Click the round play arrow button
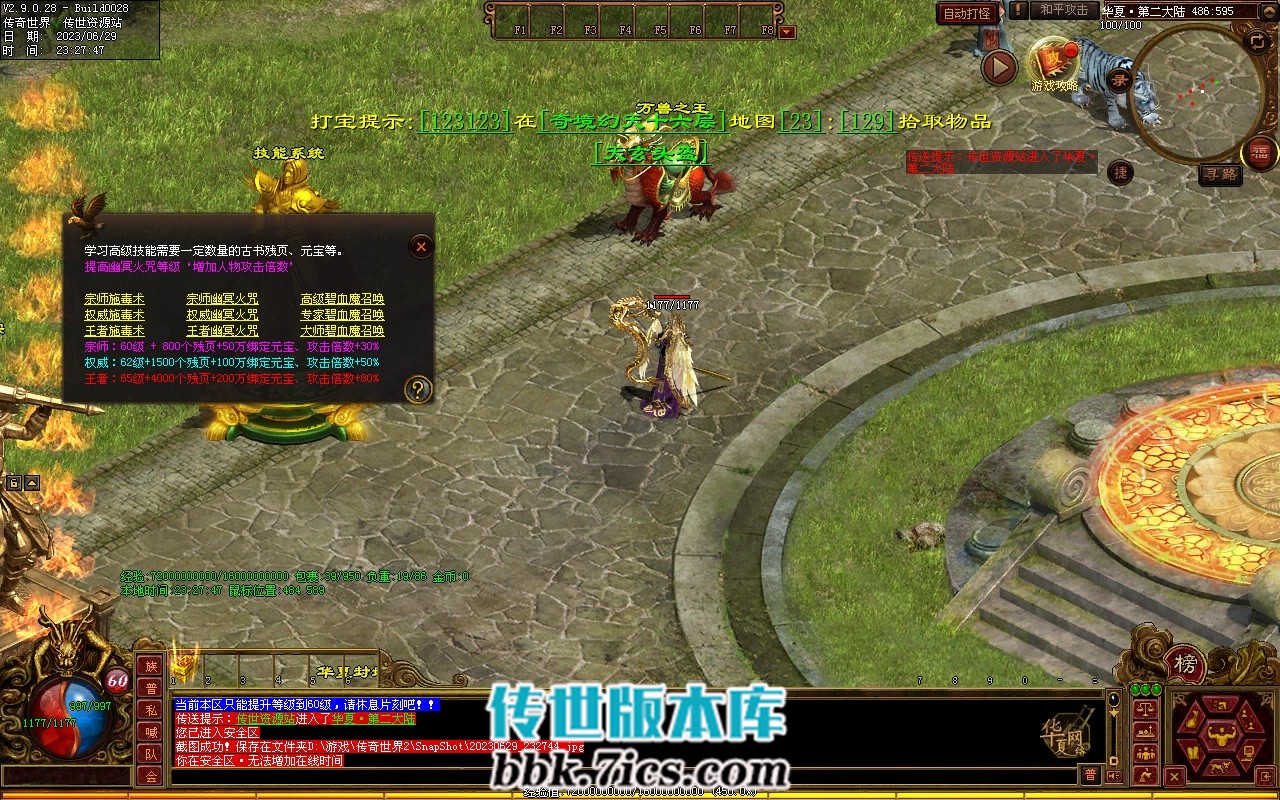1280x800 pixels. [x=998, y=68]
